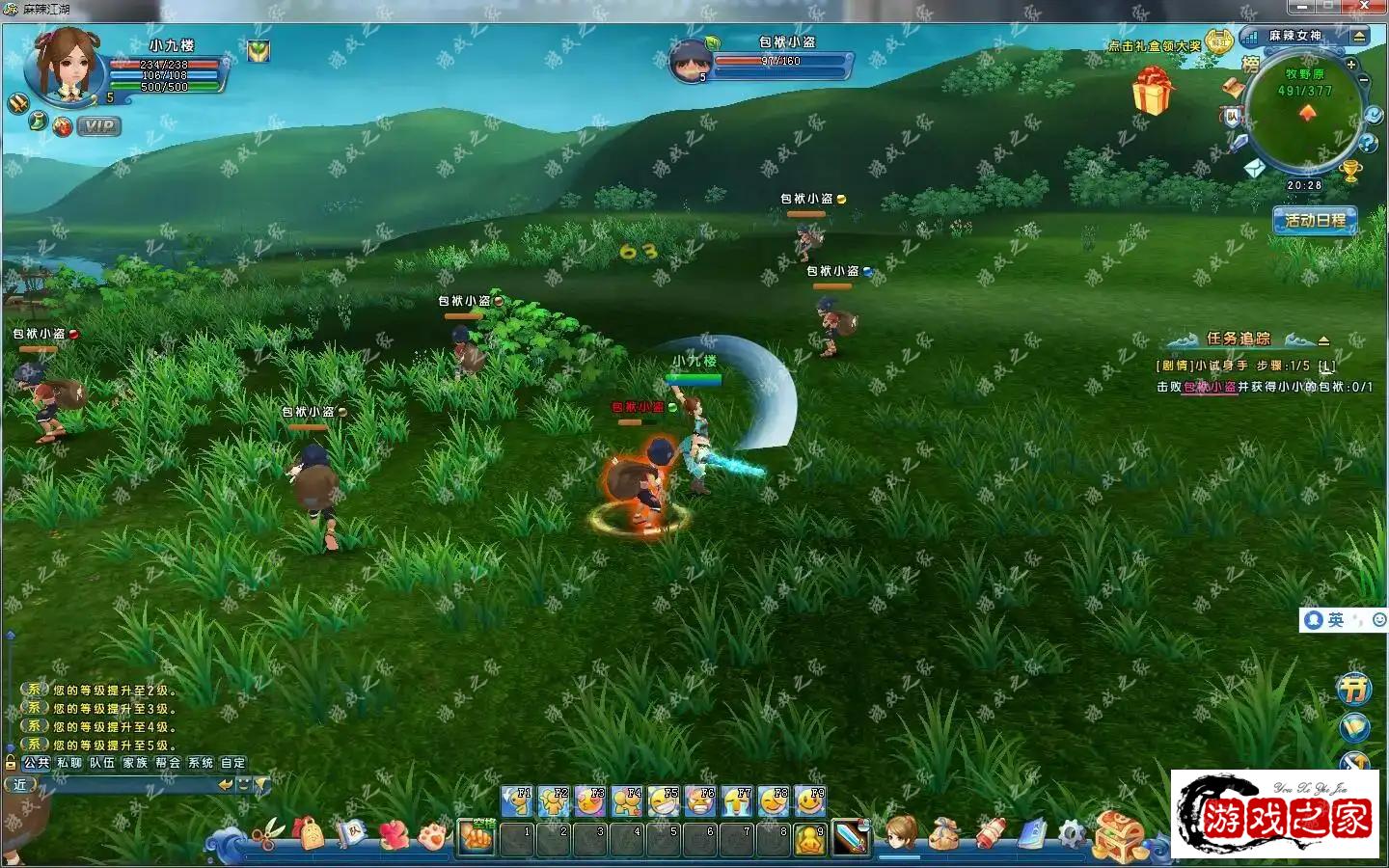Click the 空格 fist skill beside the hotbar
The image size is (1389, 868).
coord(476,835)
